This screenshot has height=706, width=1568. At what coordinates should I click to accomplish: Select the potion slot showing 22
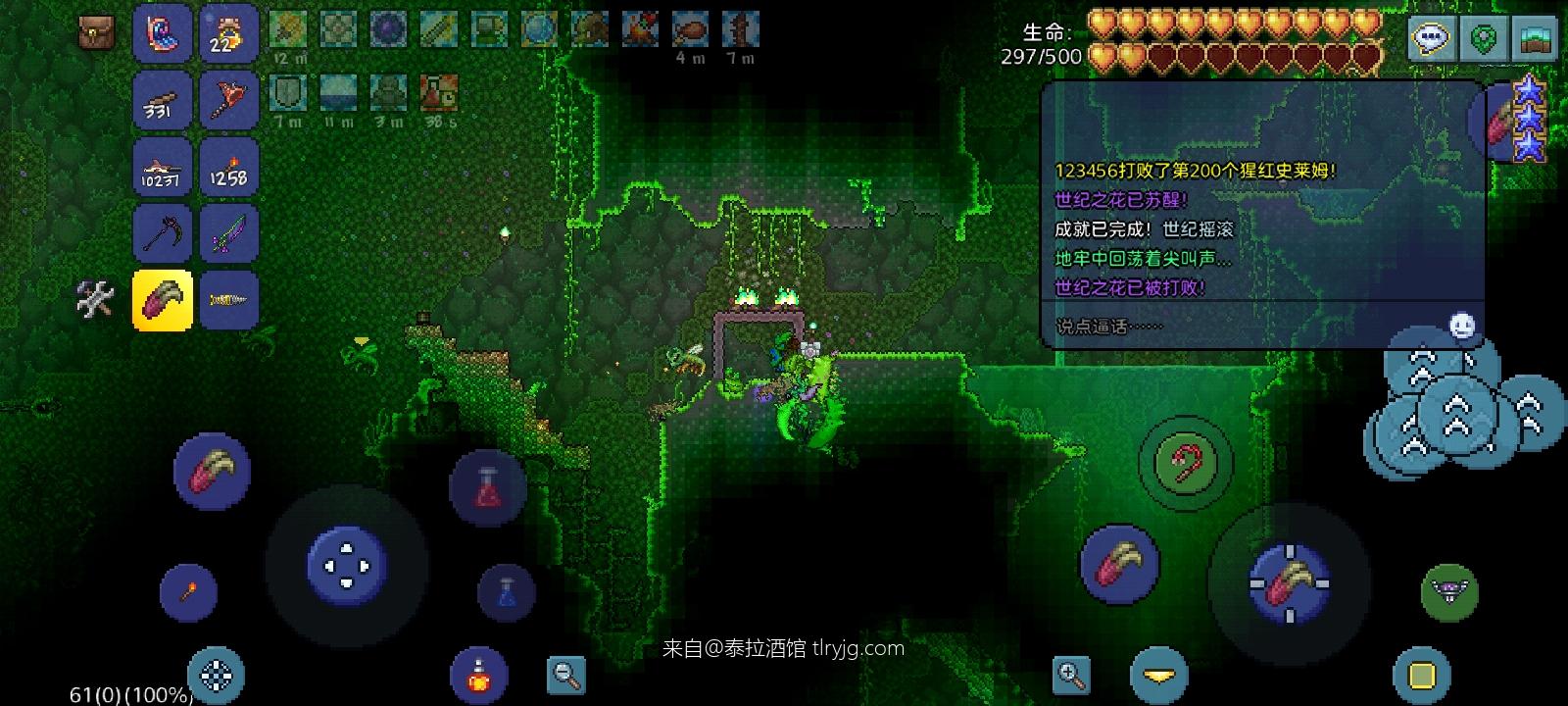click(229, 33)
